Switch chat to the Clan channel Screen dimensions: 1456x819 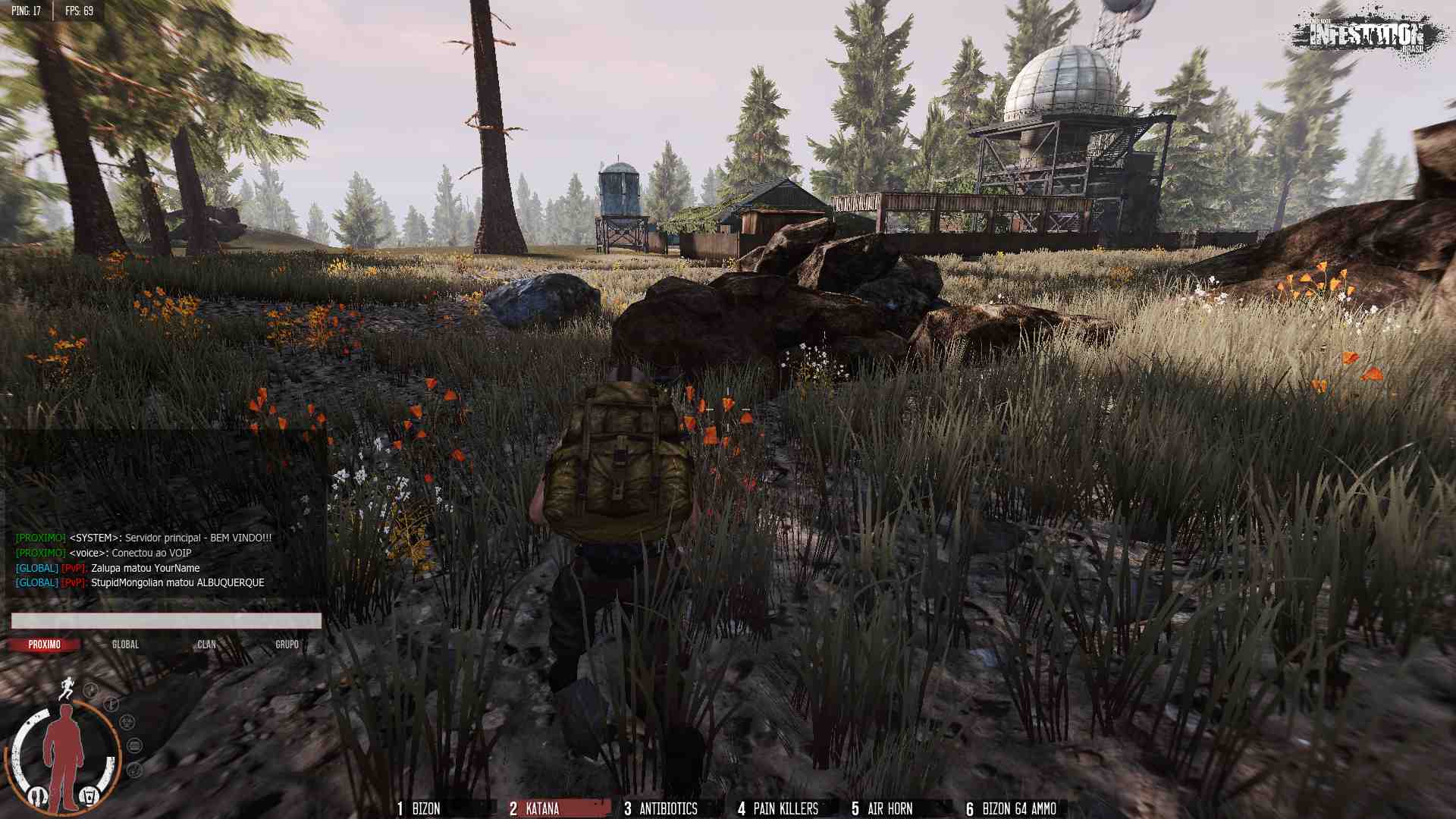coord(206,645)
